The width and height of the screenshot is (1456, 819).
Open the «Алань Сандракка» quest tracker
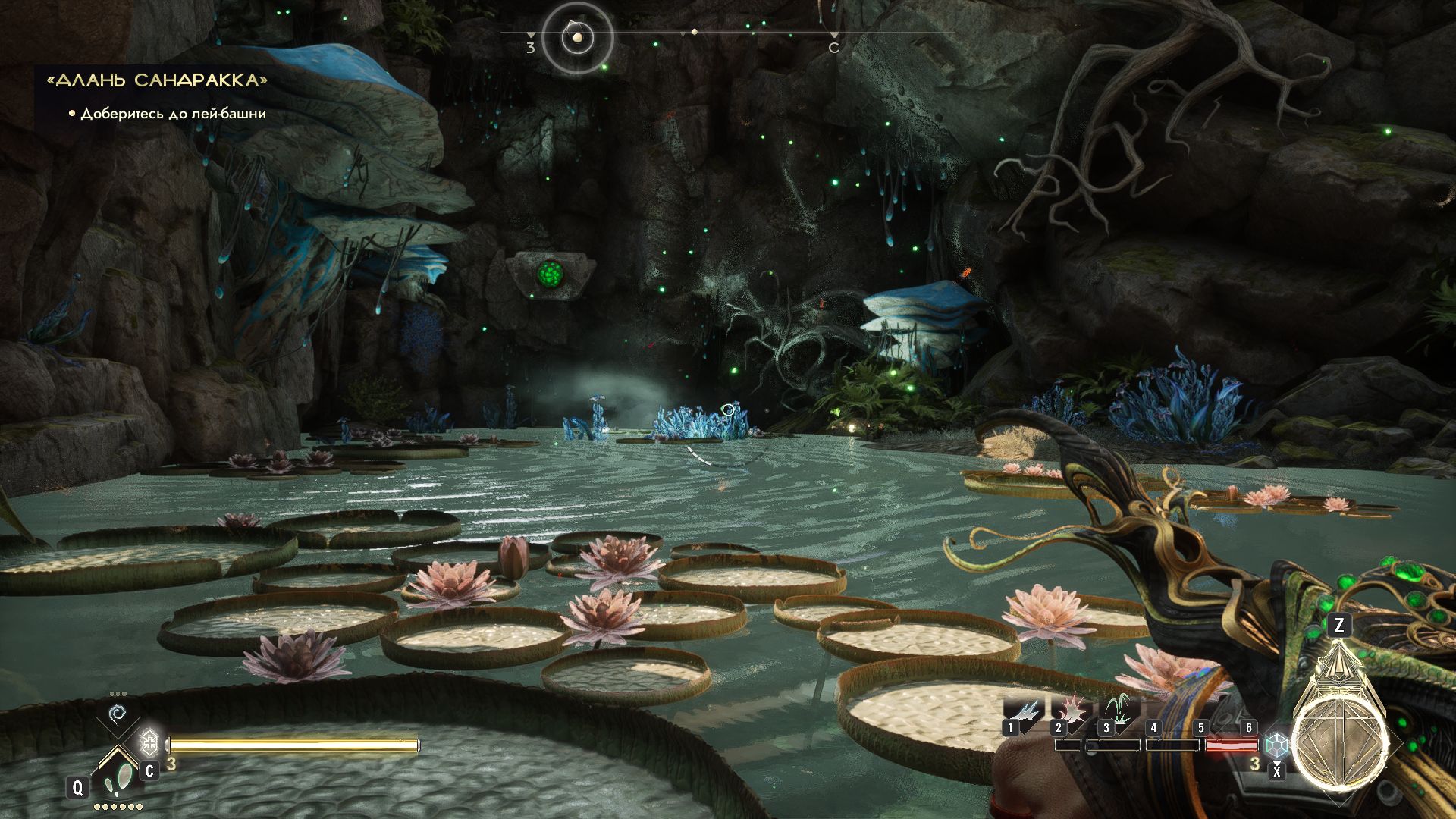(157, 80)
